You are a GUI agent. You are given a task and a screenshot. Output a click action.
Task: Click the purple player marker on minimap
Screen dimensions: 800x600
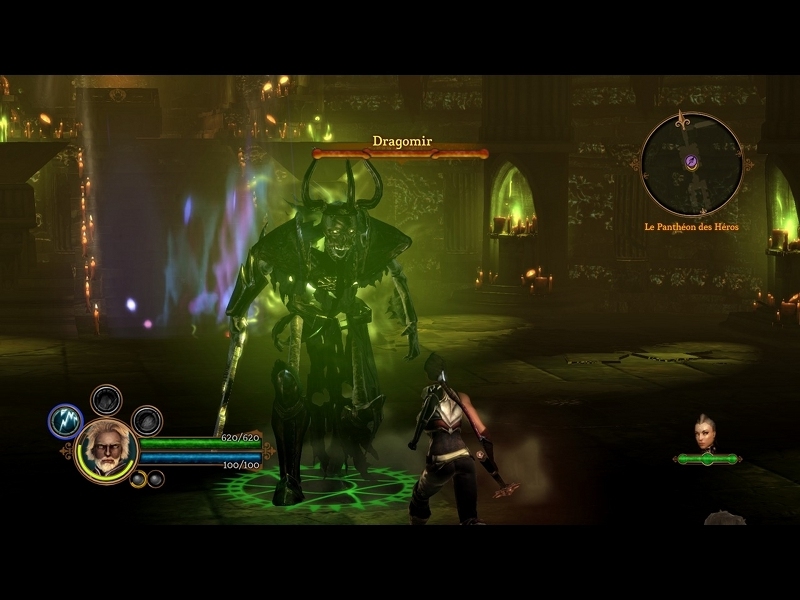click(x=691, y=162)
